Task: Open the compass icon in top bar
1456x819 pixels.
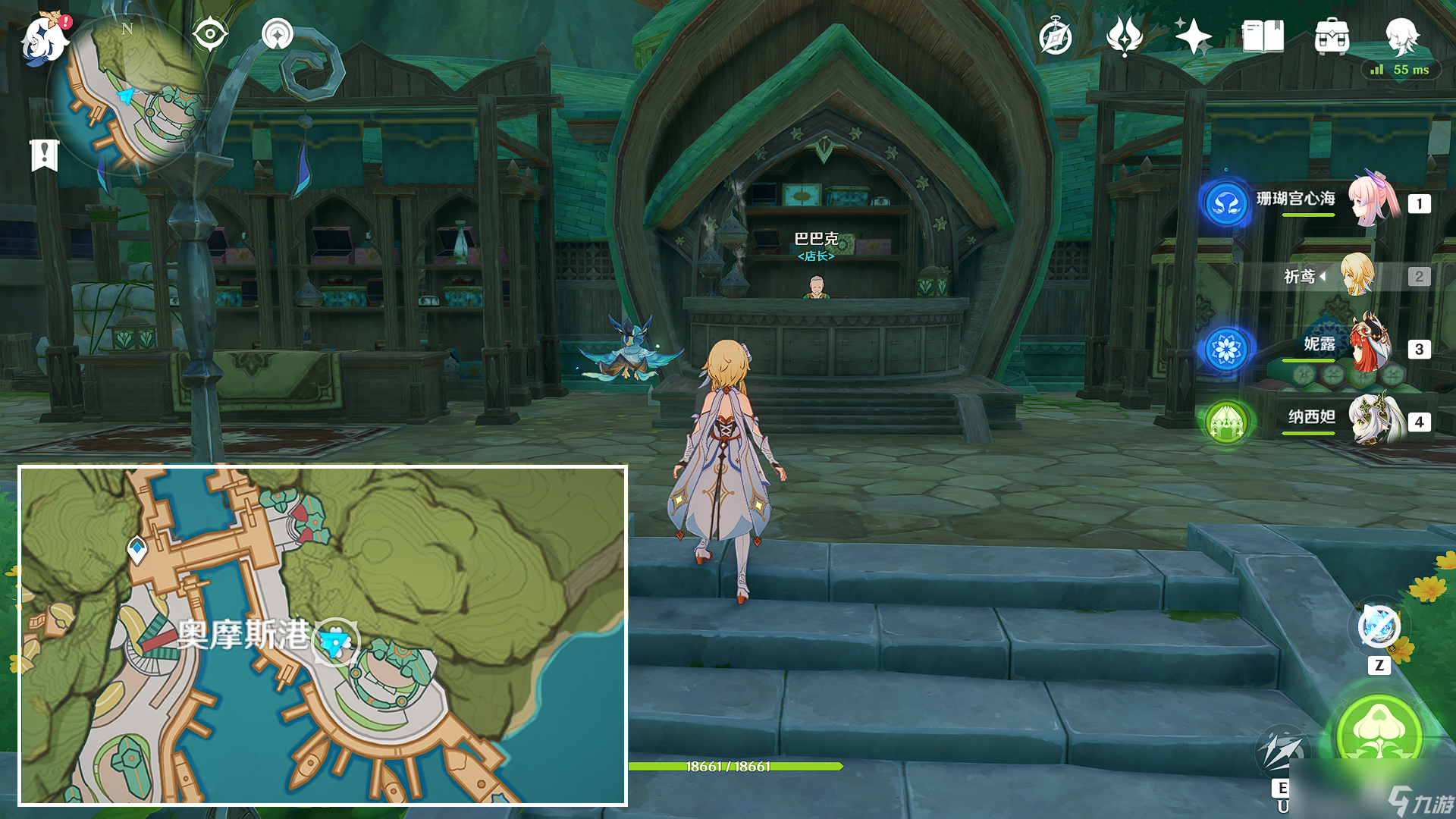Action: [x=1056, y=37]
